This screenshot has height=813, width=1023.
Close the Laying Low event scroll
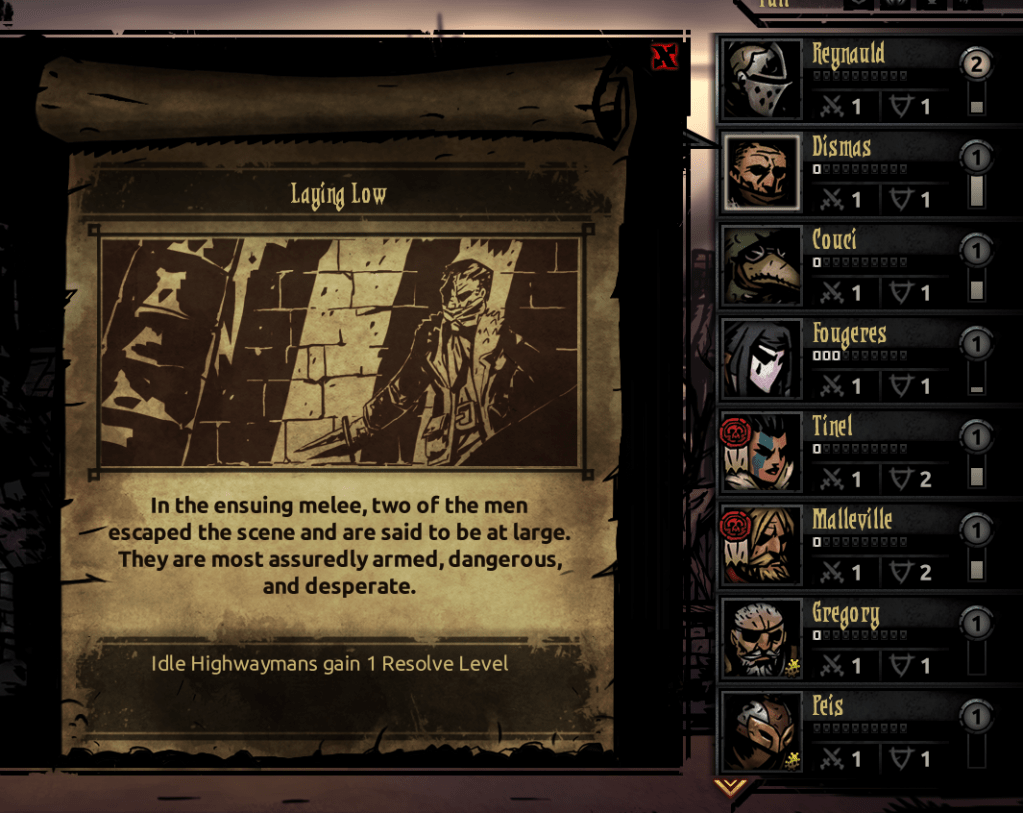coord(663,57)
